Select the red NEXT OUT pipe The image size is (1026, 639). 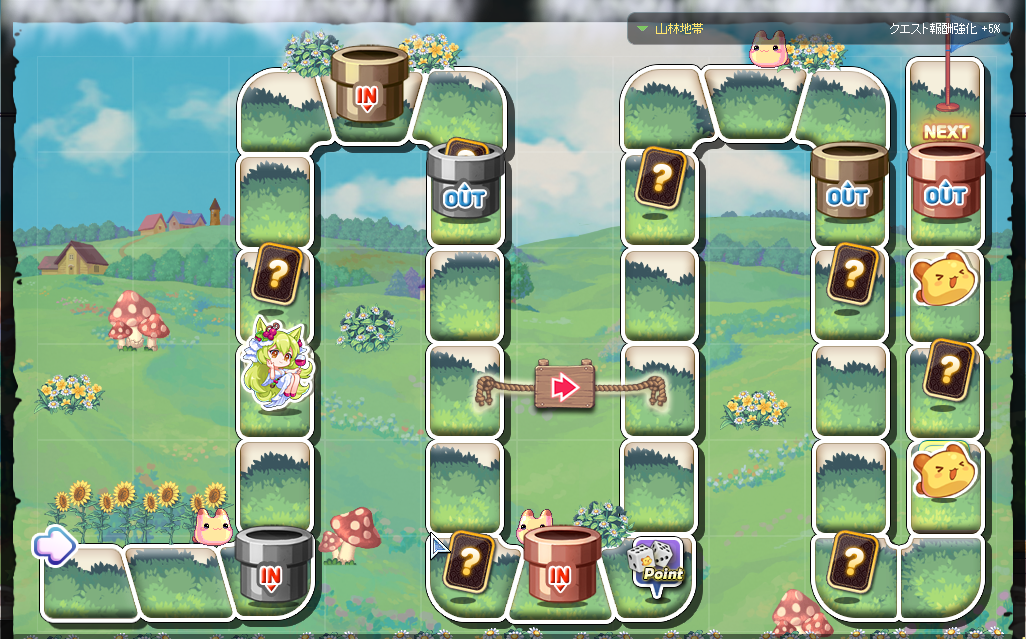(945, 186)
